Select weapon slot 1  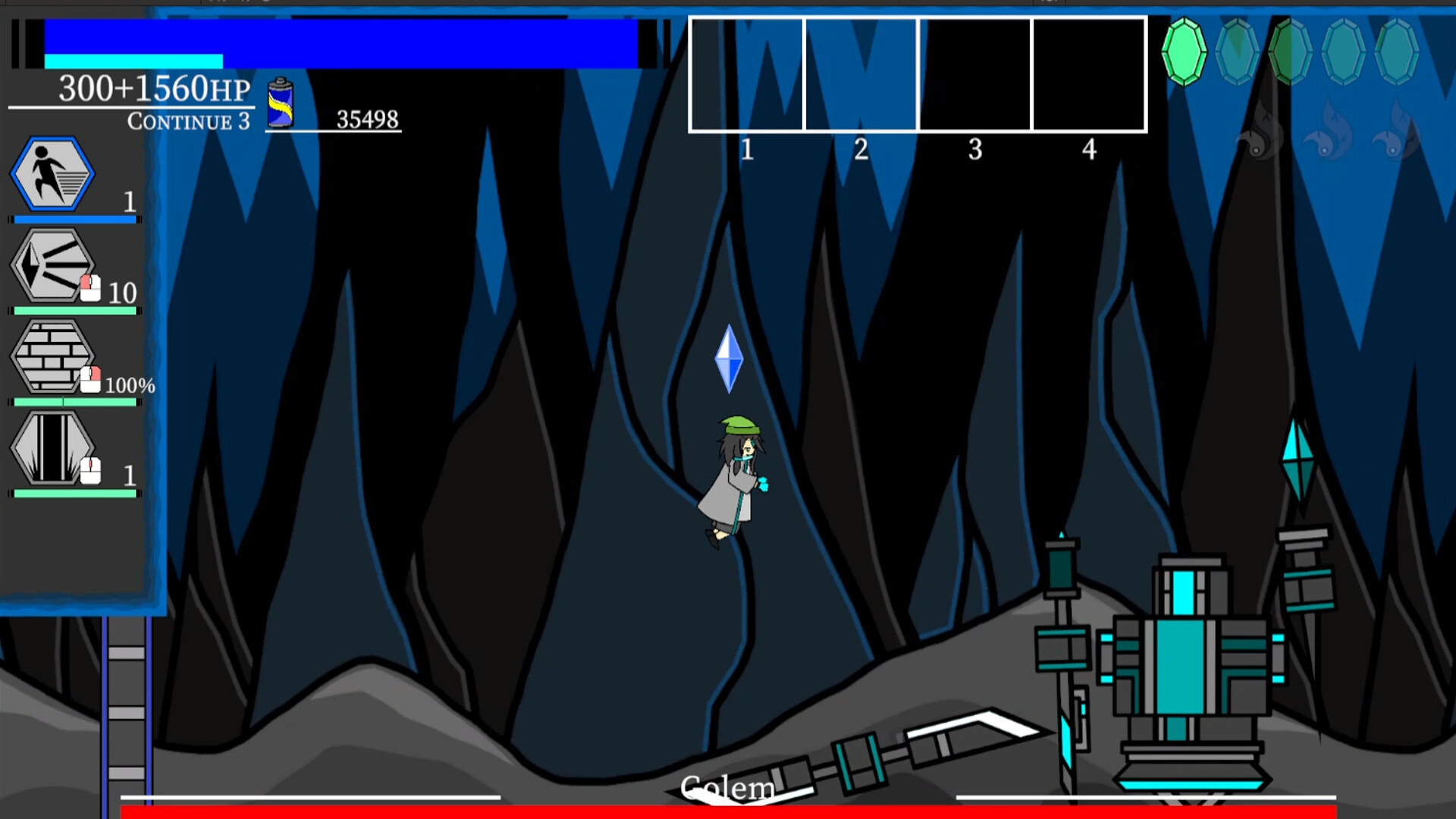tap(747, 74)
